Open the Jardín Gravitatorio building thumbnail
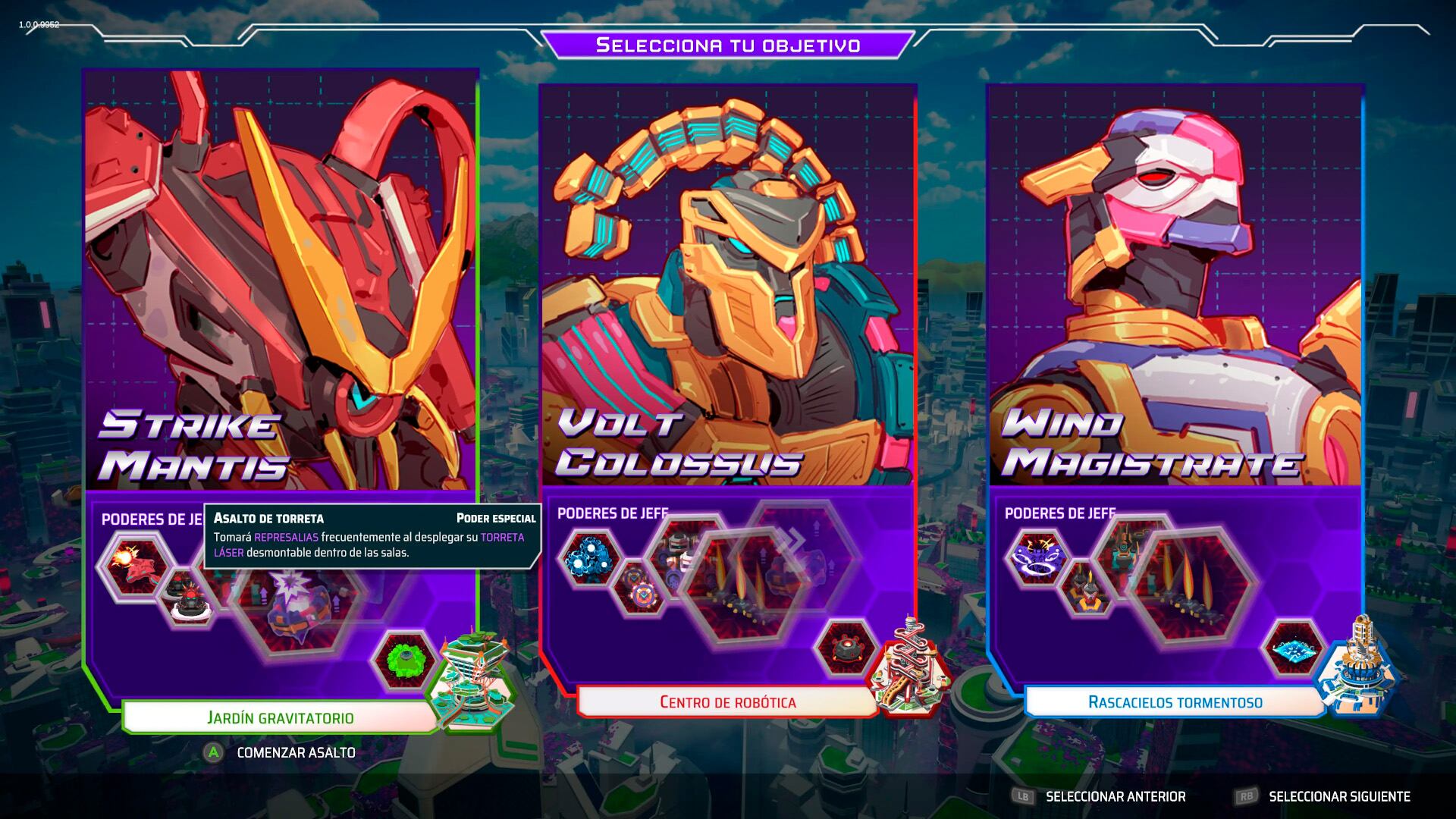The height and width of the screenshot is (819, 1456). point(470,679)
